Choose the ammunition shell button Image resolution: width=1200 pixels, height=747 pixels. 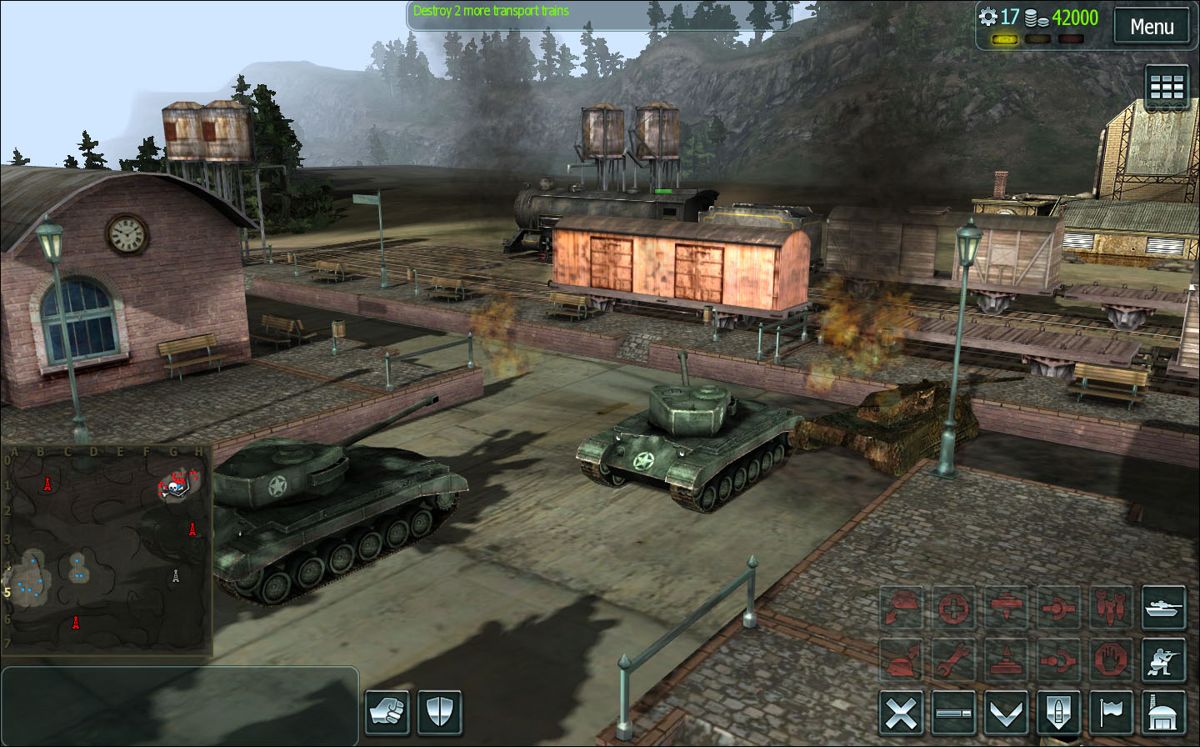(x=1058, y=713)
